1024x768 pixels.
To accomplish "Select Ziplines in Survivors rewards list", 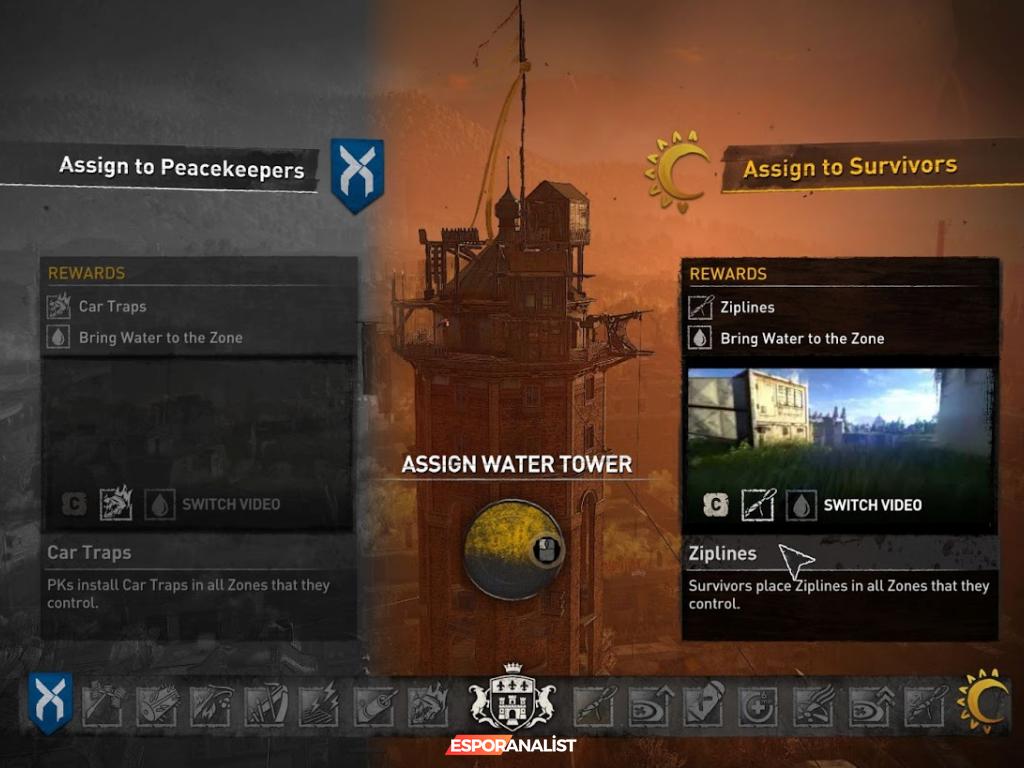I will (746, 307).
